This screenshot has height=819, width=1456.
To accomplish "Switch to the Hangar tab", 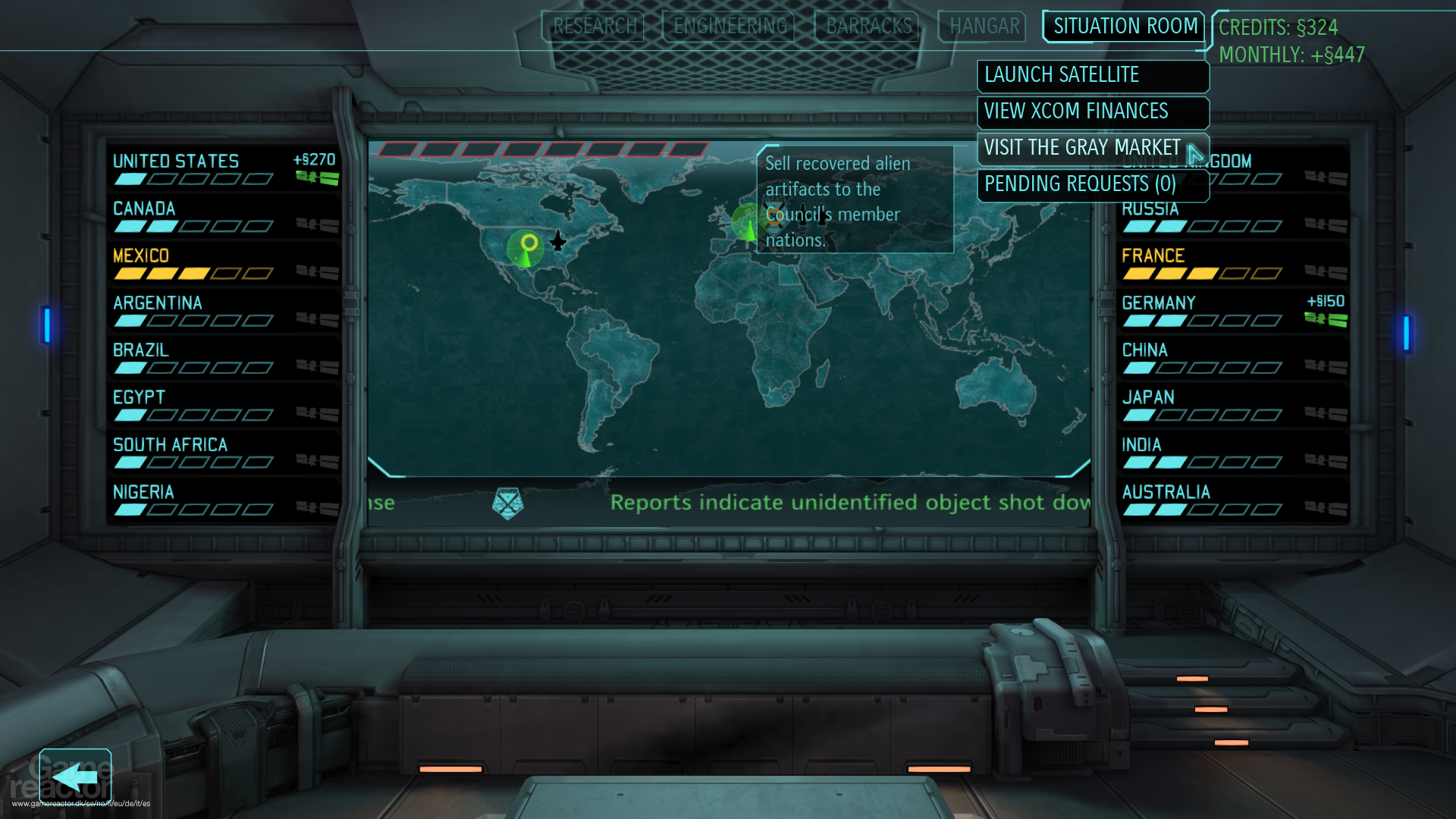I will (x=981, y=26).
